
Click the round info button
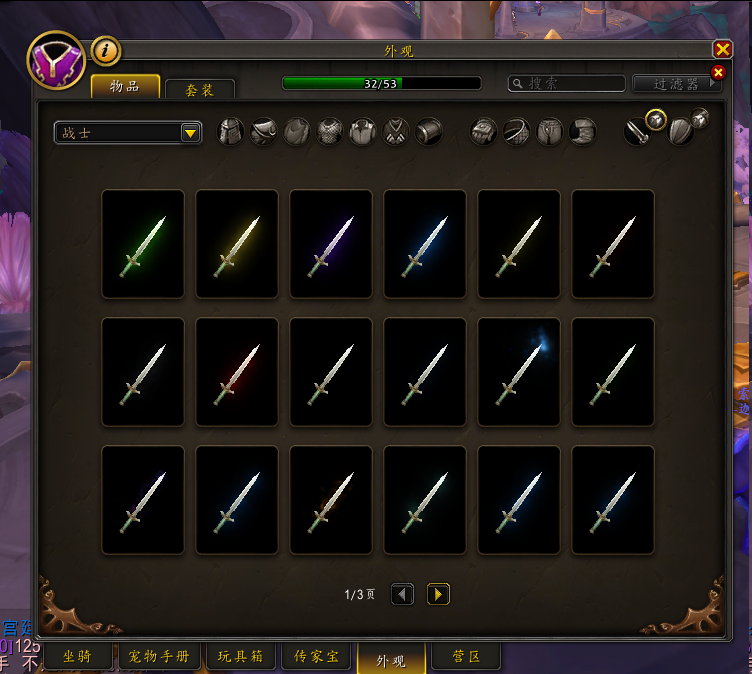click(x=106, y=50)
